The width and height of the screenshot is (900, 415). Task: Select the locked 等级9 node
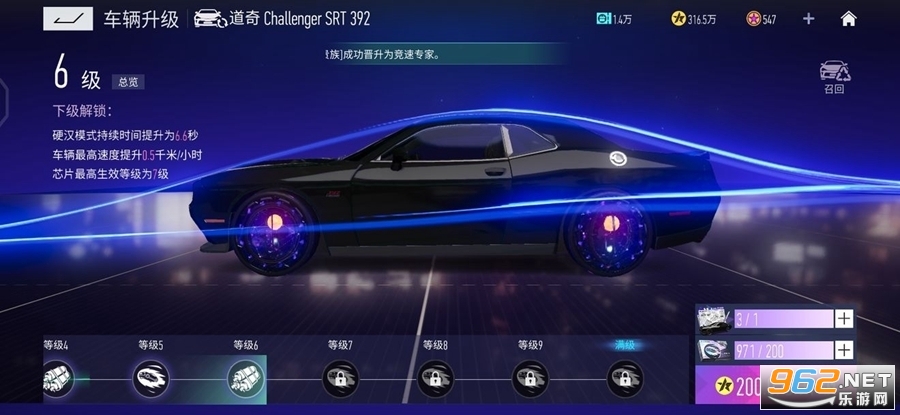click(x=530, y=377)
